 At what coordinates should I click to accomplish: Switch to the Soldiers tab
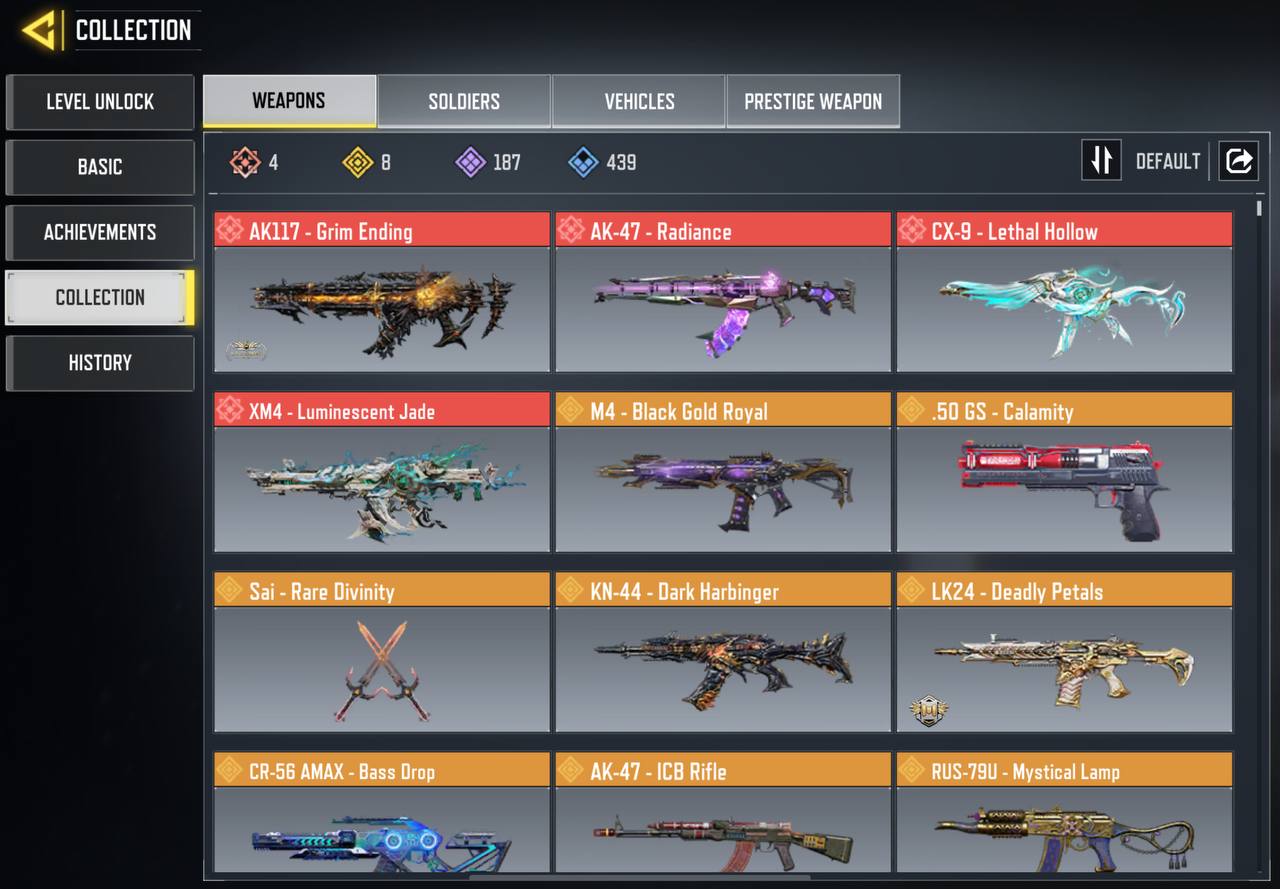tap(464, 101)
